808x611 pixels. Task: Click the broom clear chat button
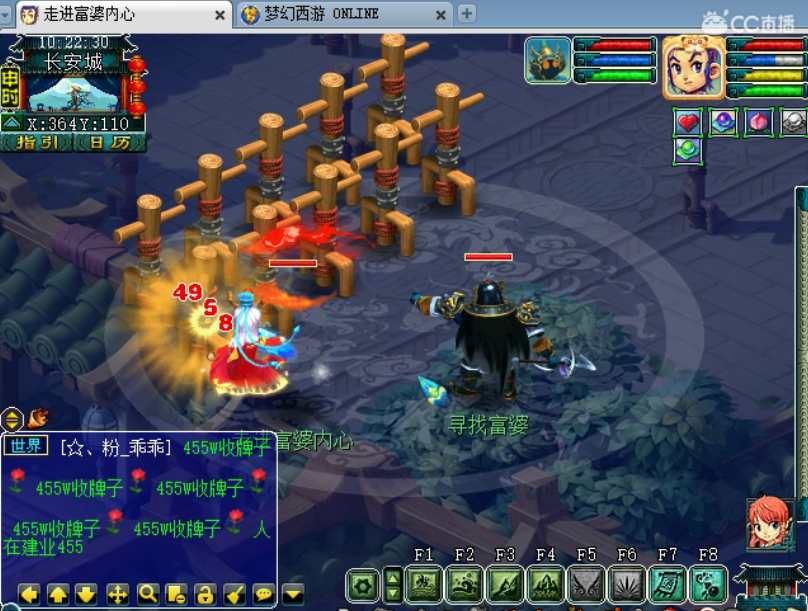coord(234,594)
